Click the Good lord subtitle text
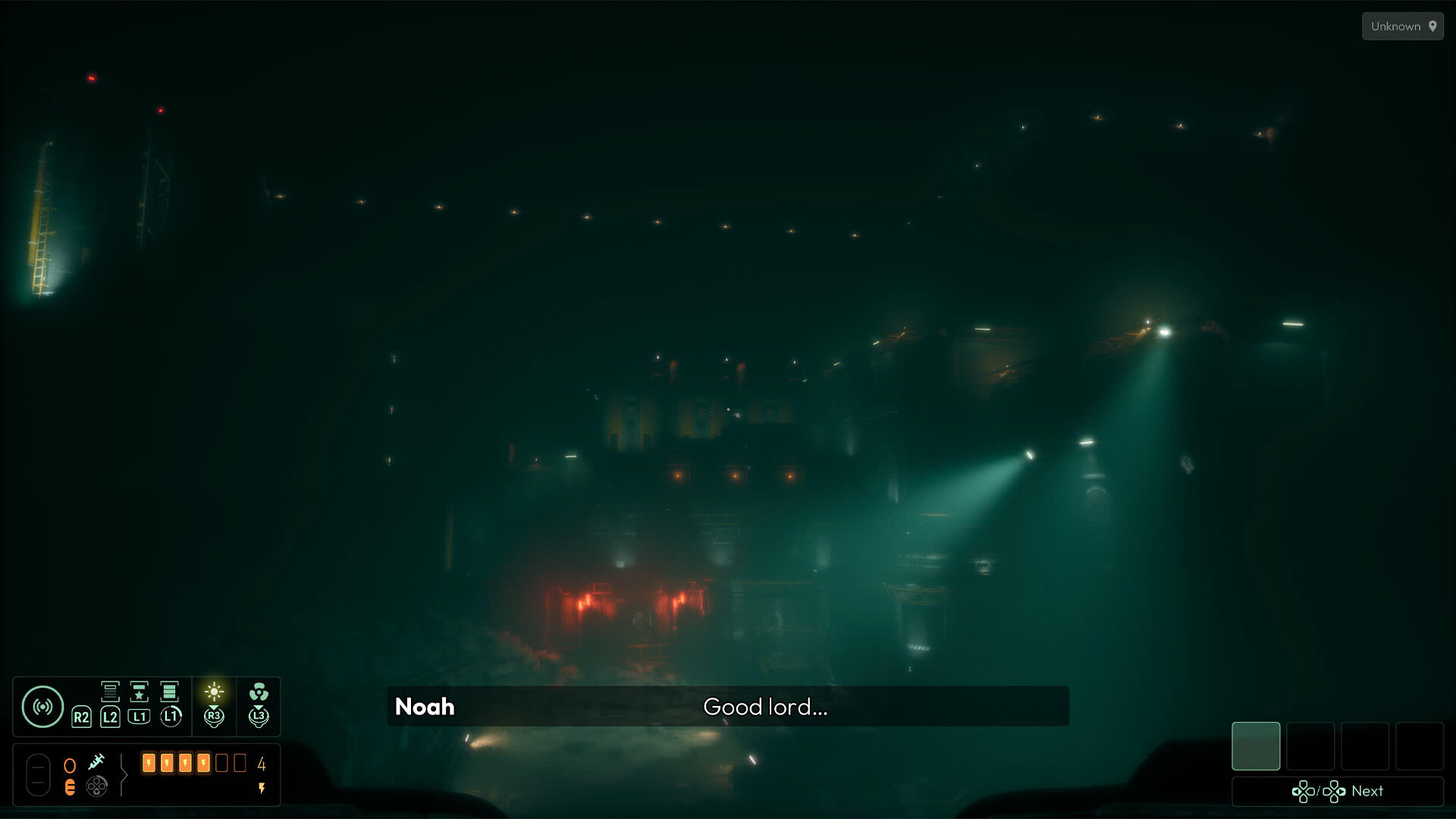 coord(765,708)
